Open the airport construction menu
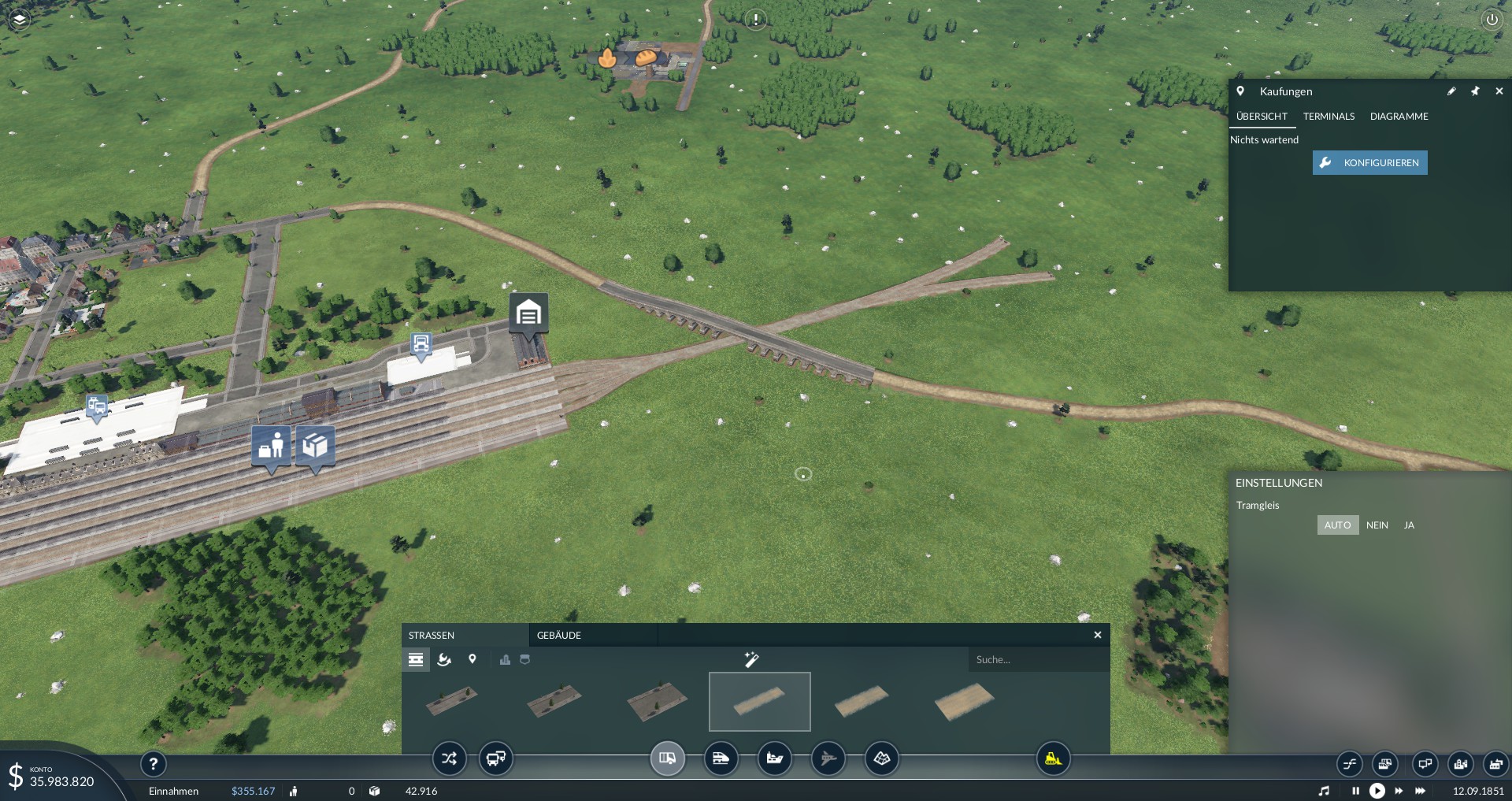The height and width of the screenshot is (801, 1512). [x=828, y=758]
